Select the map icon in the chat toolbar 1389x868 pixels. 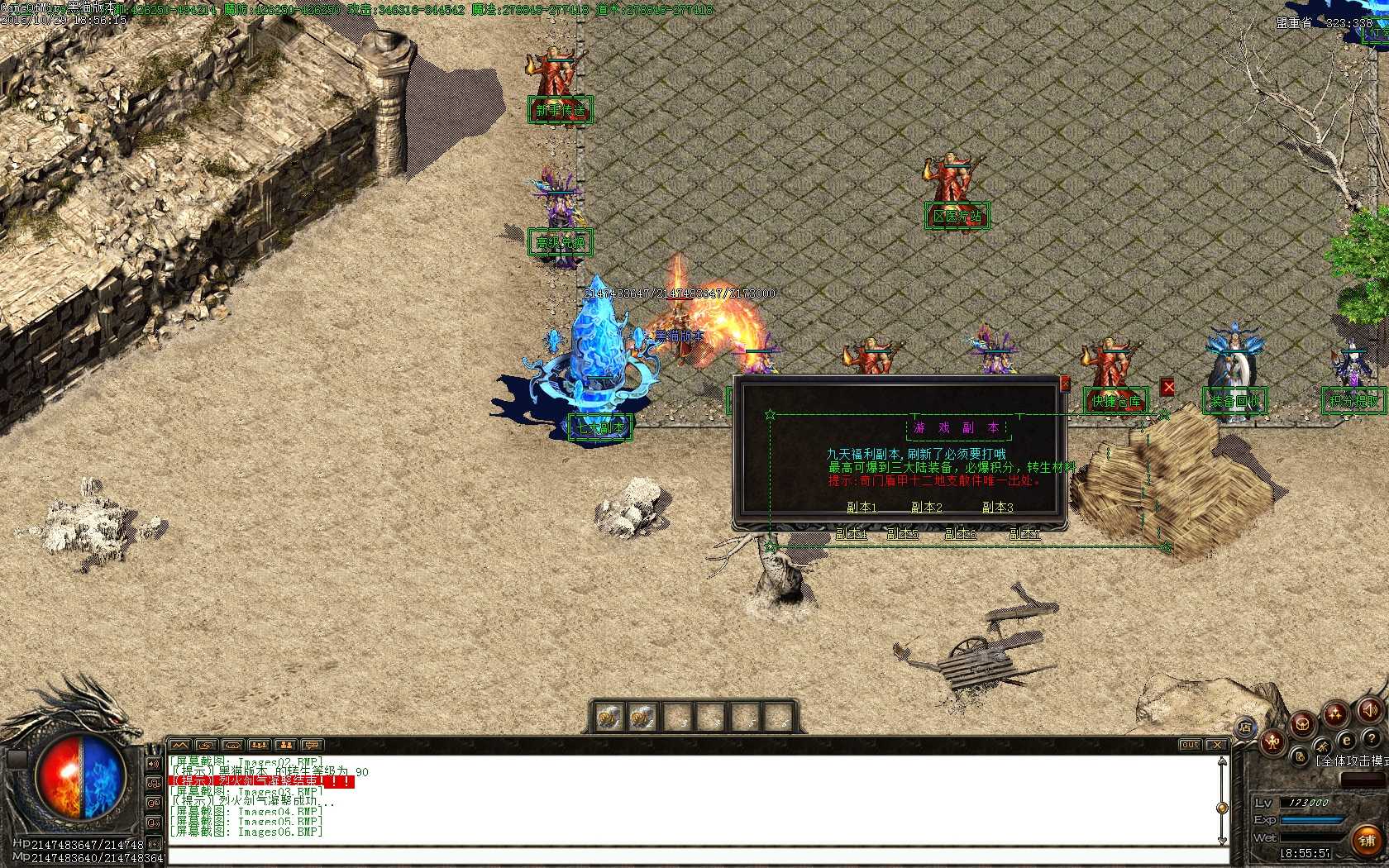[x=179, y=746]
